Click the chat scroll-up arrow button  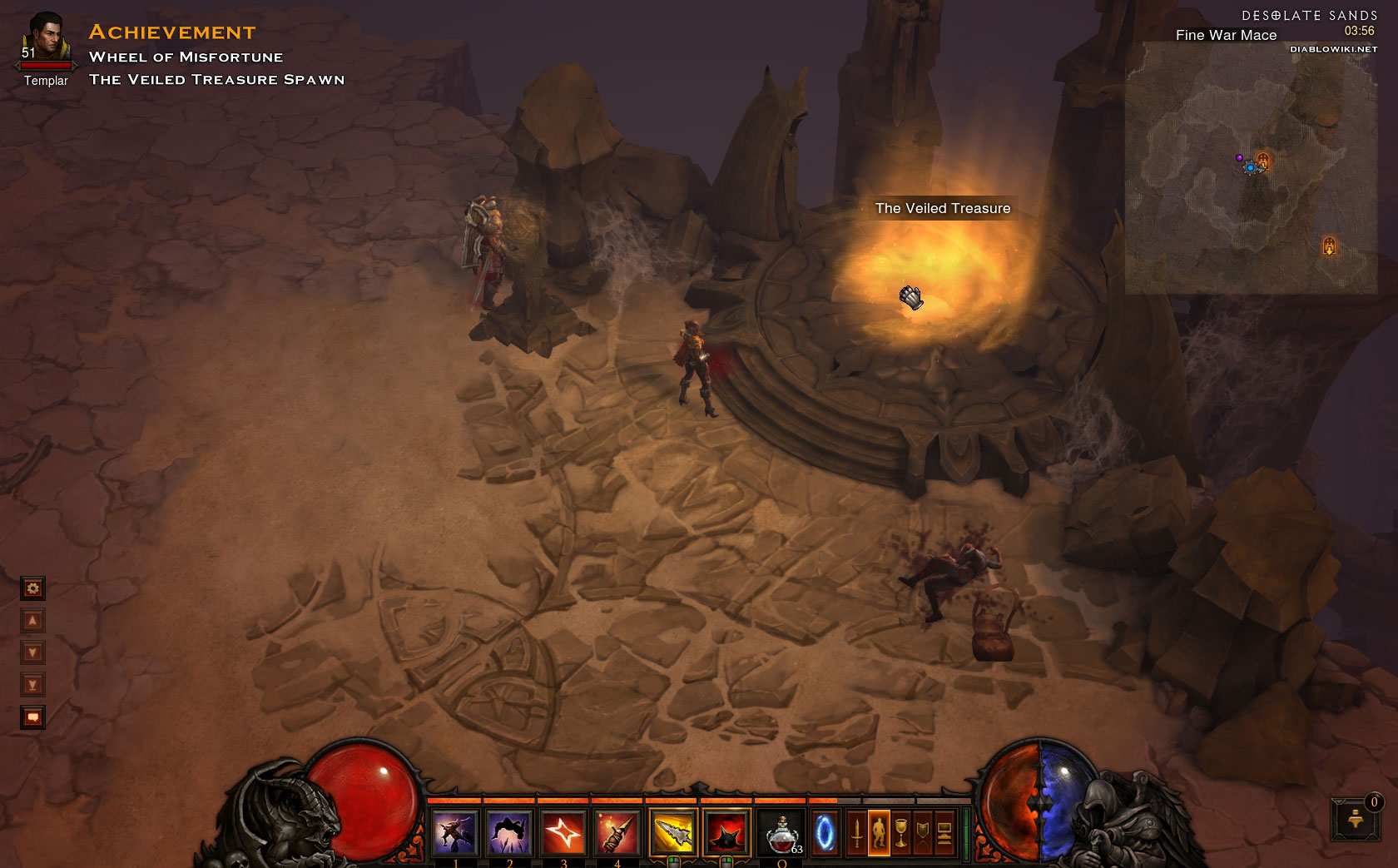[32, 621]
